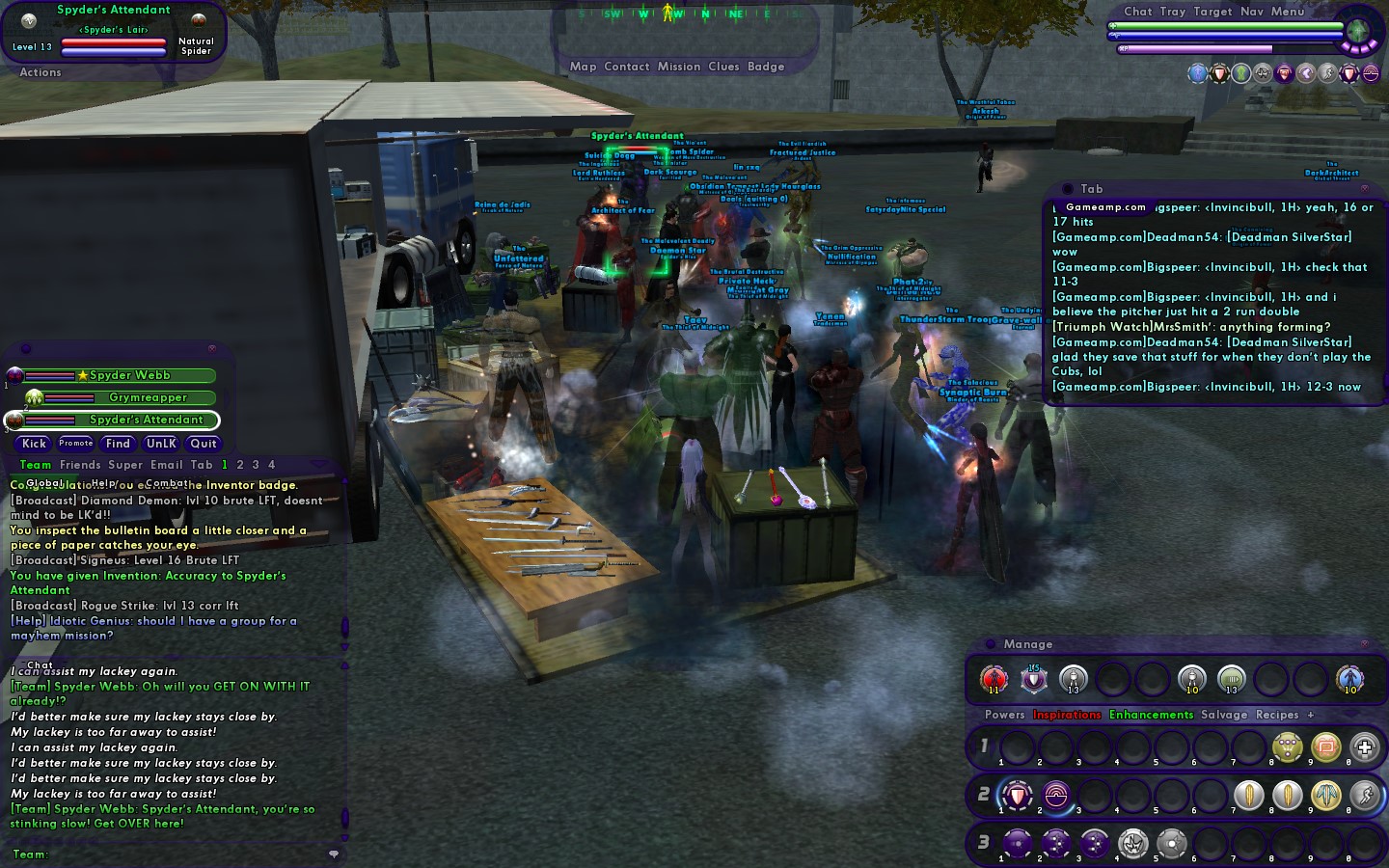Open the Email tab
Screen dimensions: 1389x868
[167, 465]
